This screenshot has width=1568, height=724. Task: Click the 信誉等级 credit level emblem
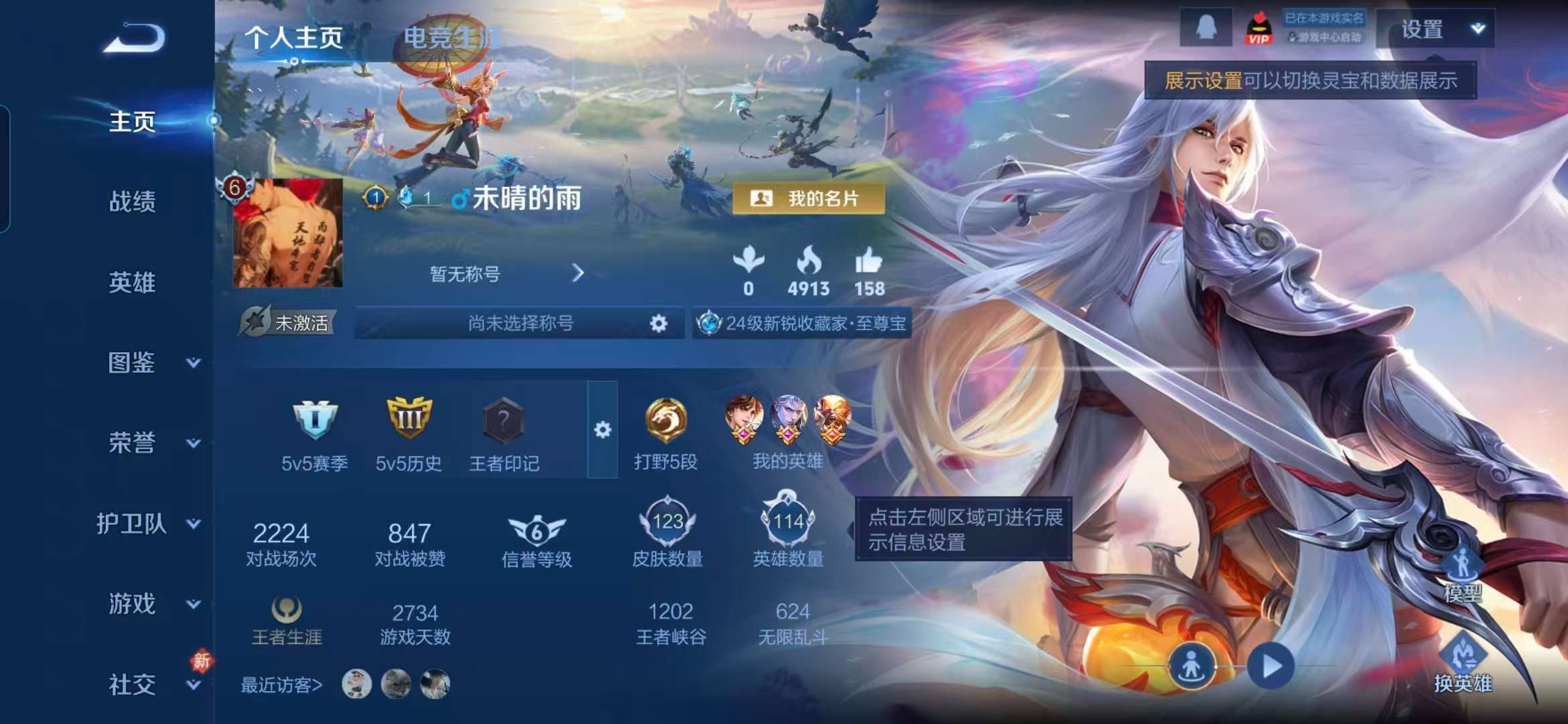[x=536, y=532]
